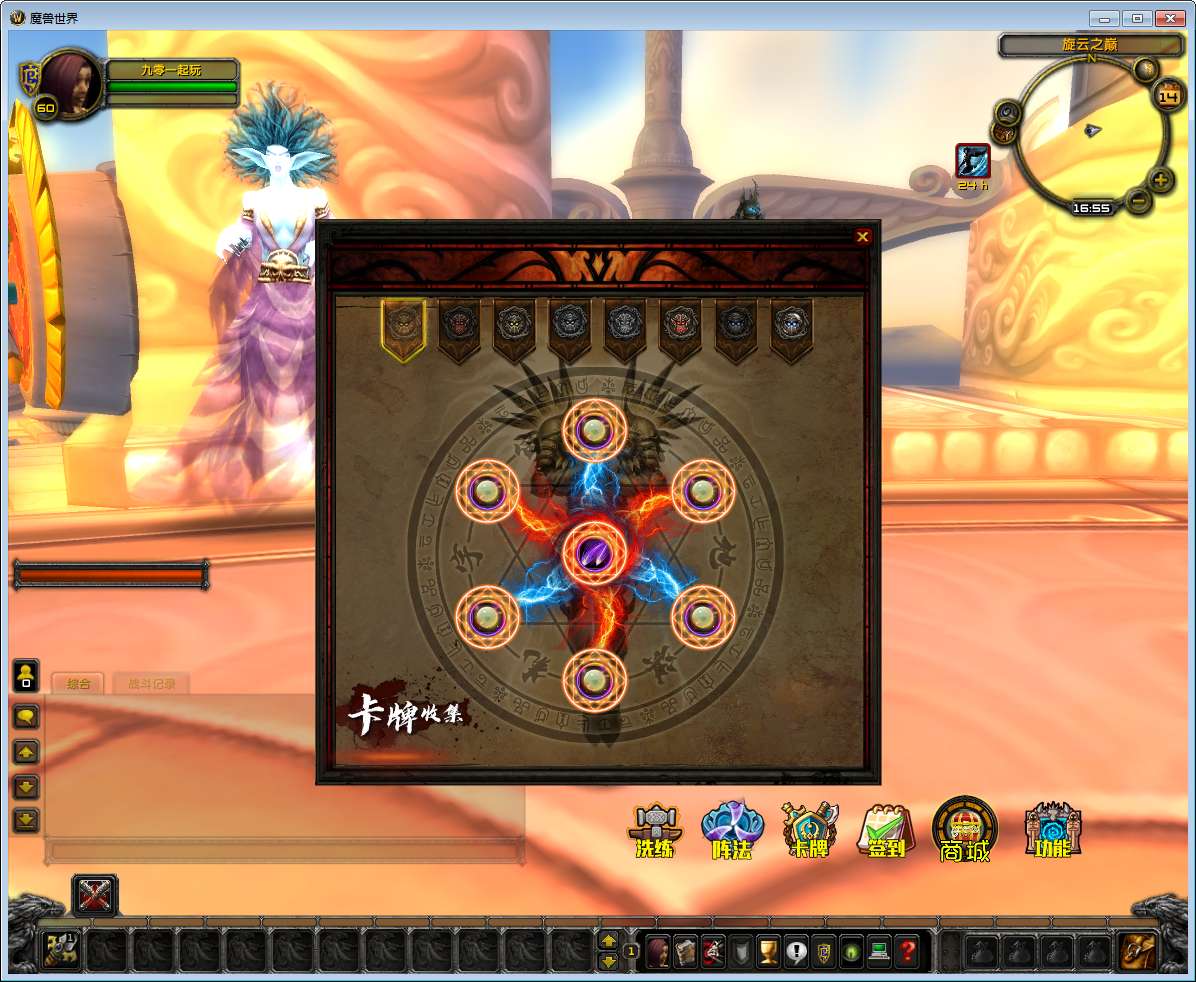Open the 功能 functions menu
The image size is (1196, 982).
point(1051,830)
